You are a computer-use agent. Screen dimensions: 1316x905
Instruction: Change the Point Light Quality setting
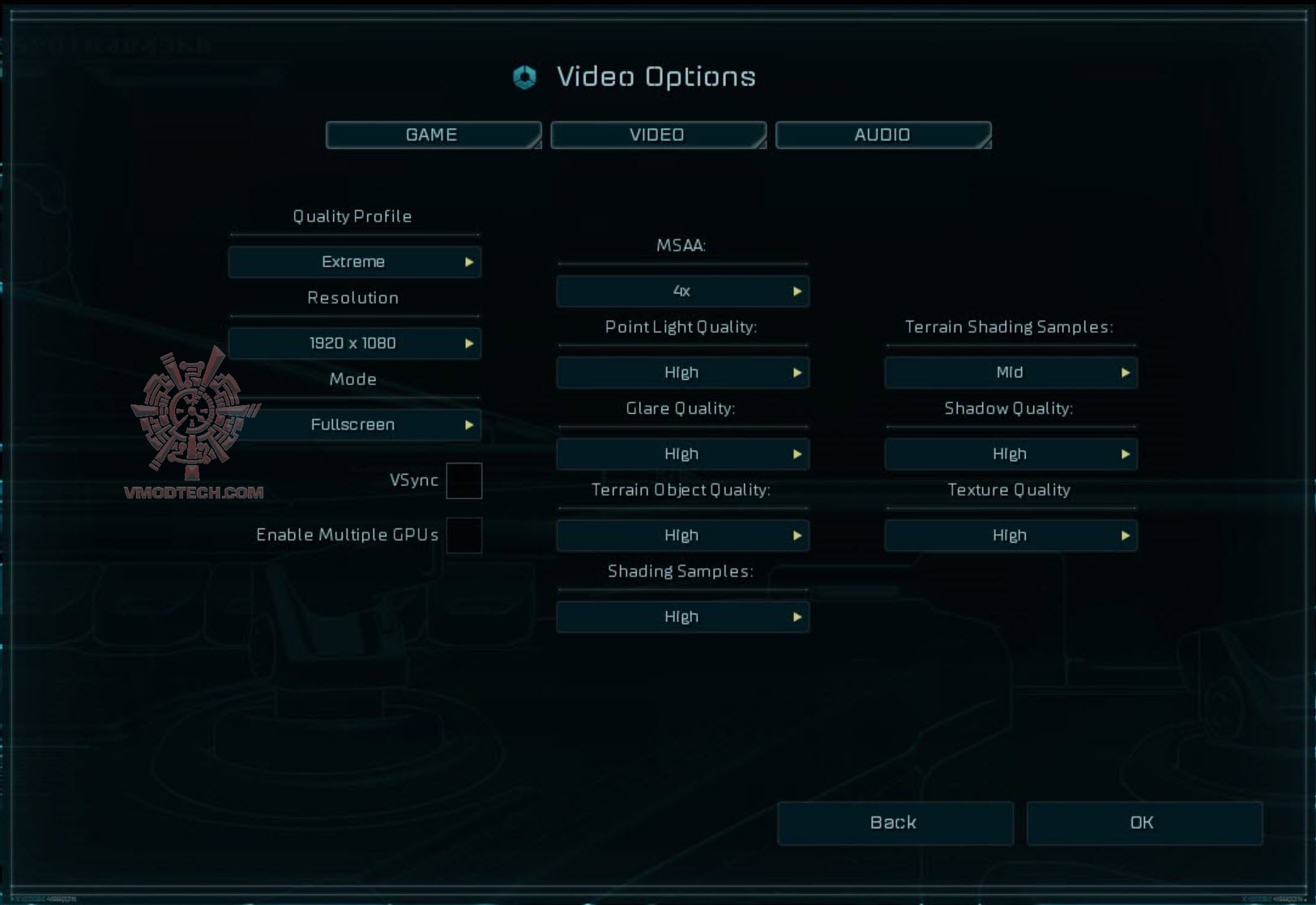tap(682, 373)
